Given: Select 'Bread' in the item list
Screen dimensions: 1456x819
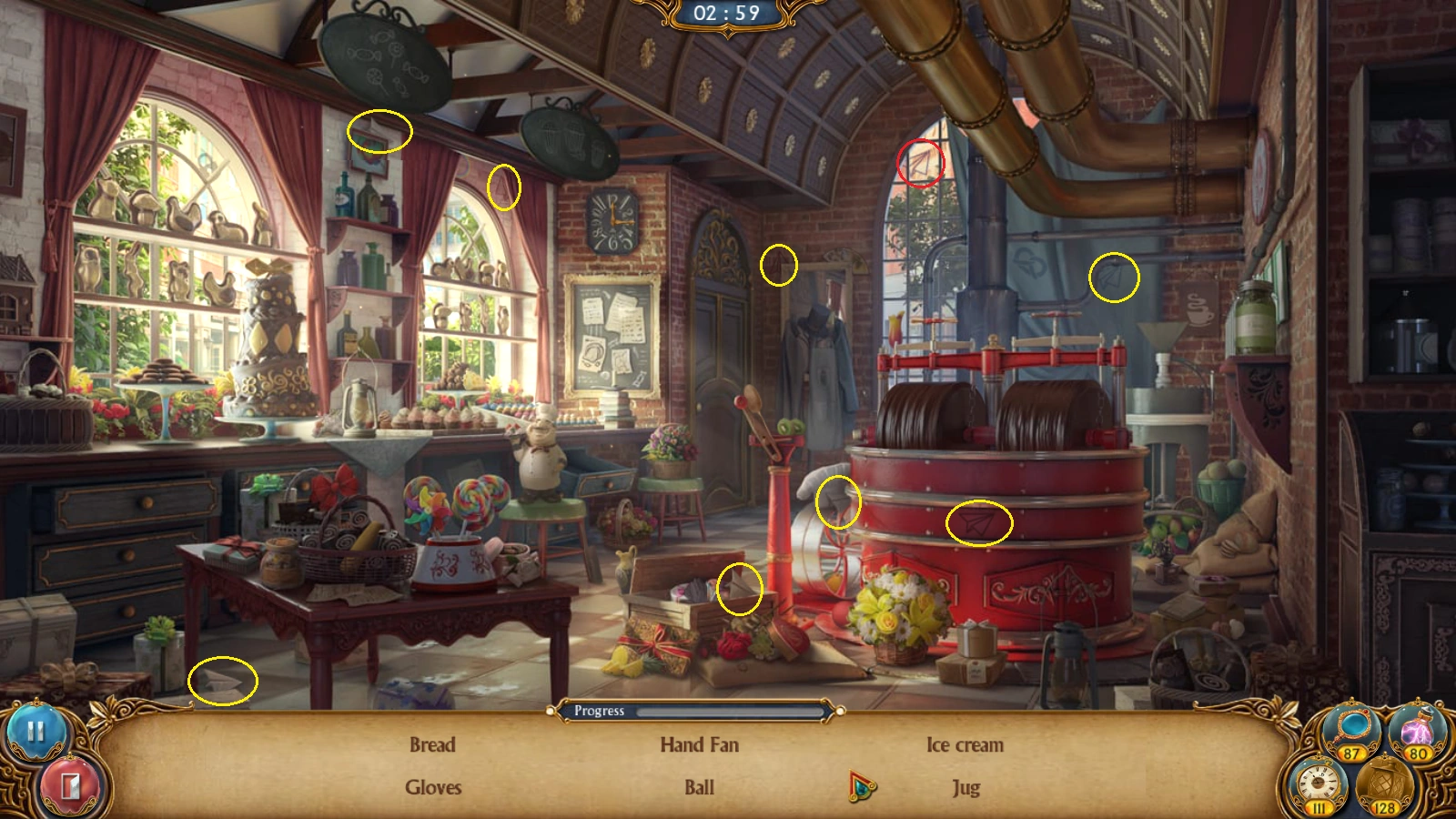Looking at the screenshot, I should [x=432, y=745].
